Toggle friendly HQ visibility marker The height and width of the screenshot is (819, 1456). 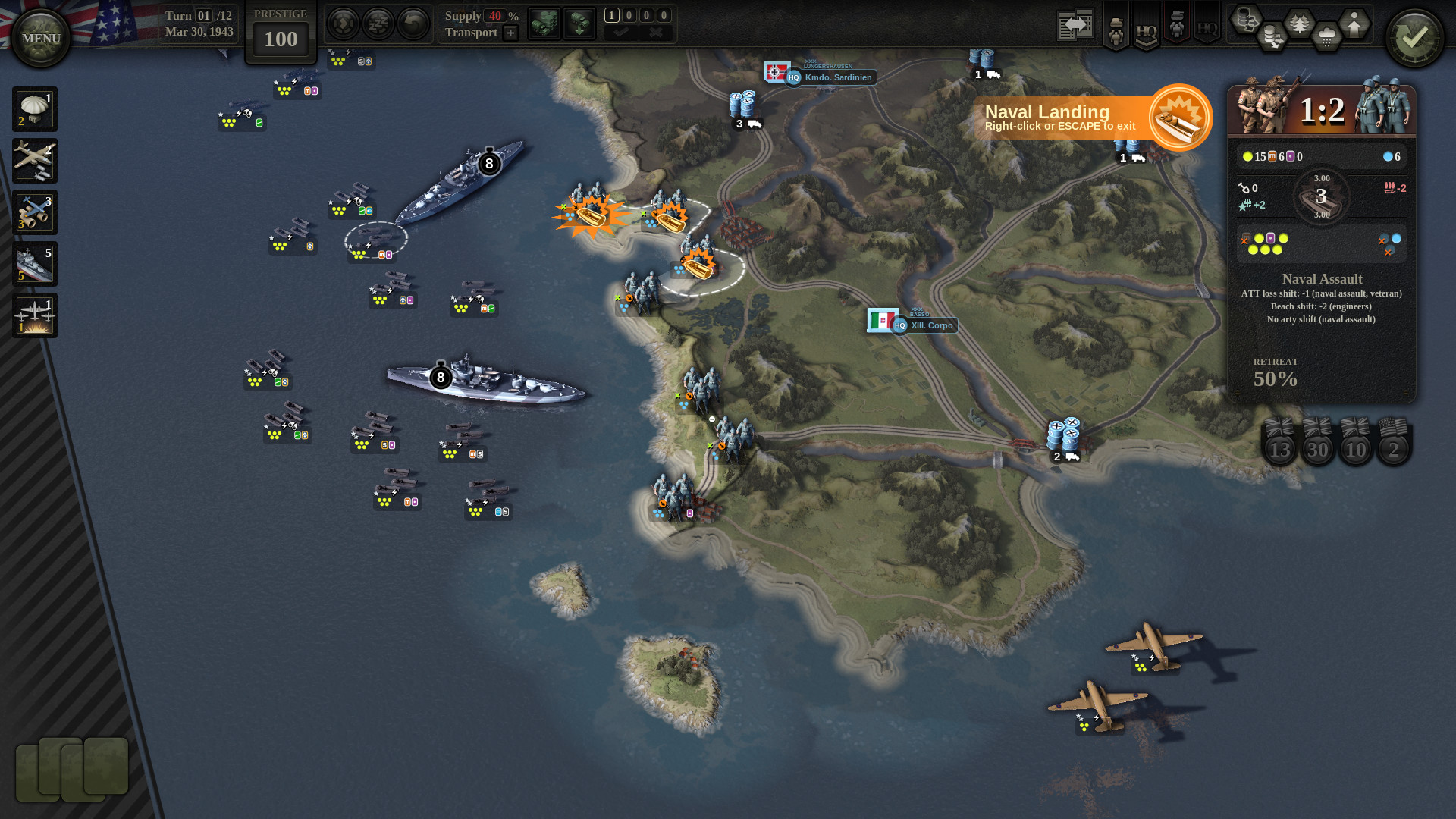coord(1146,30)
